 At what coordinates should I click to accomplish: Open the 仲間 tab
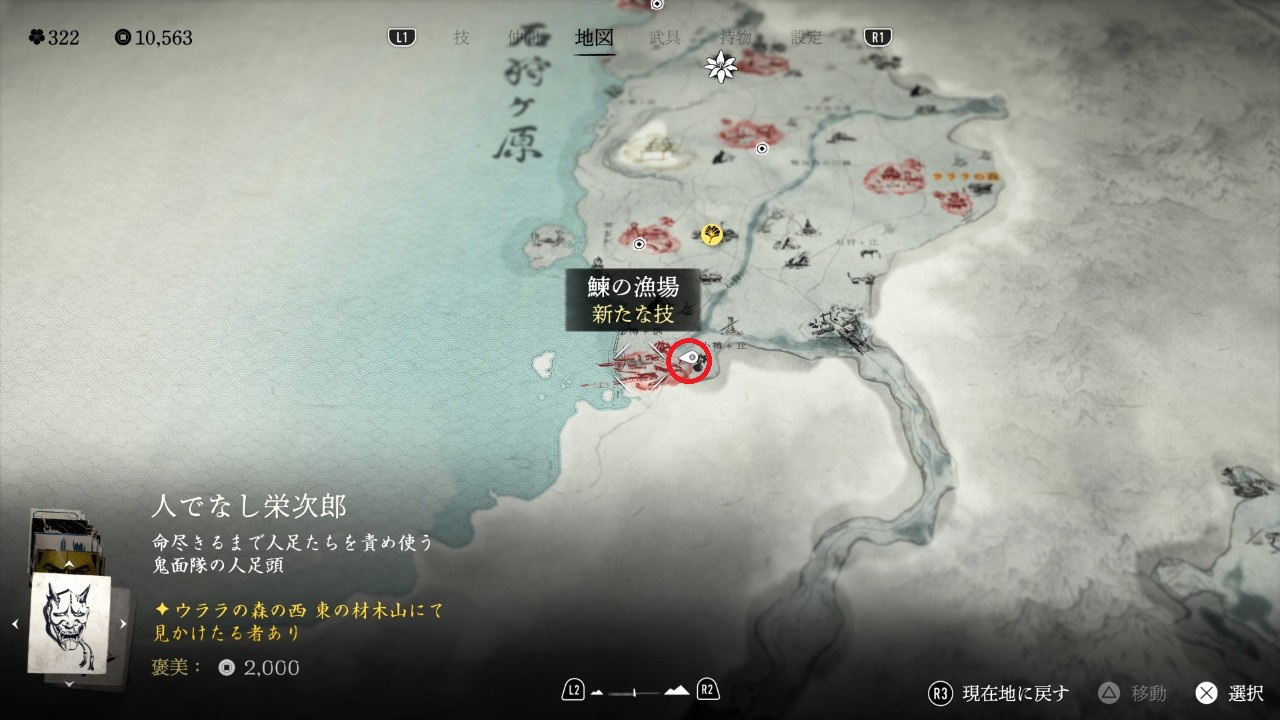click(522, 38)
